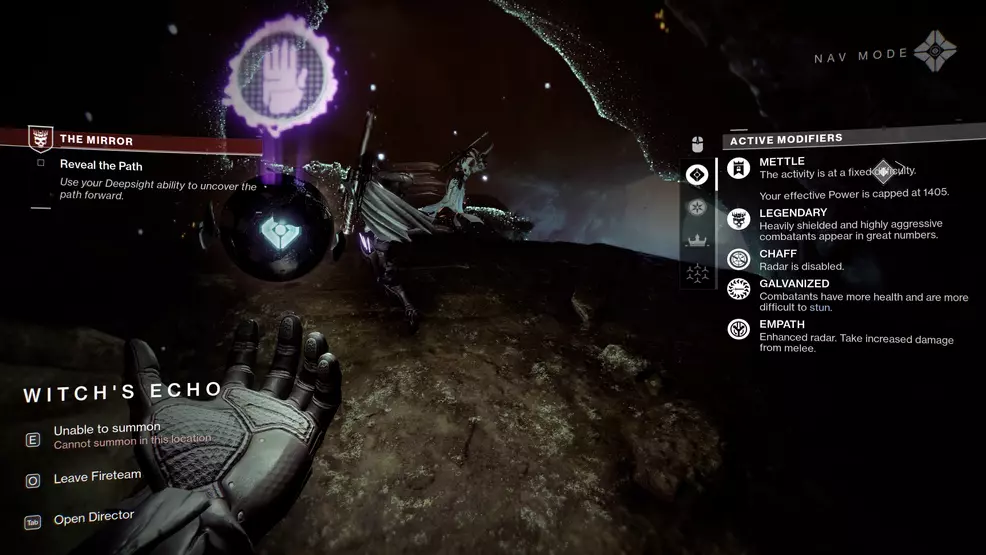Inspect the Legendary modifier skull icon
This screenshot has width=986, height=555.
click(x=739, y=220)
